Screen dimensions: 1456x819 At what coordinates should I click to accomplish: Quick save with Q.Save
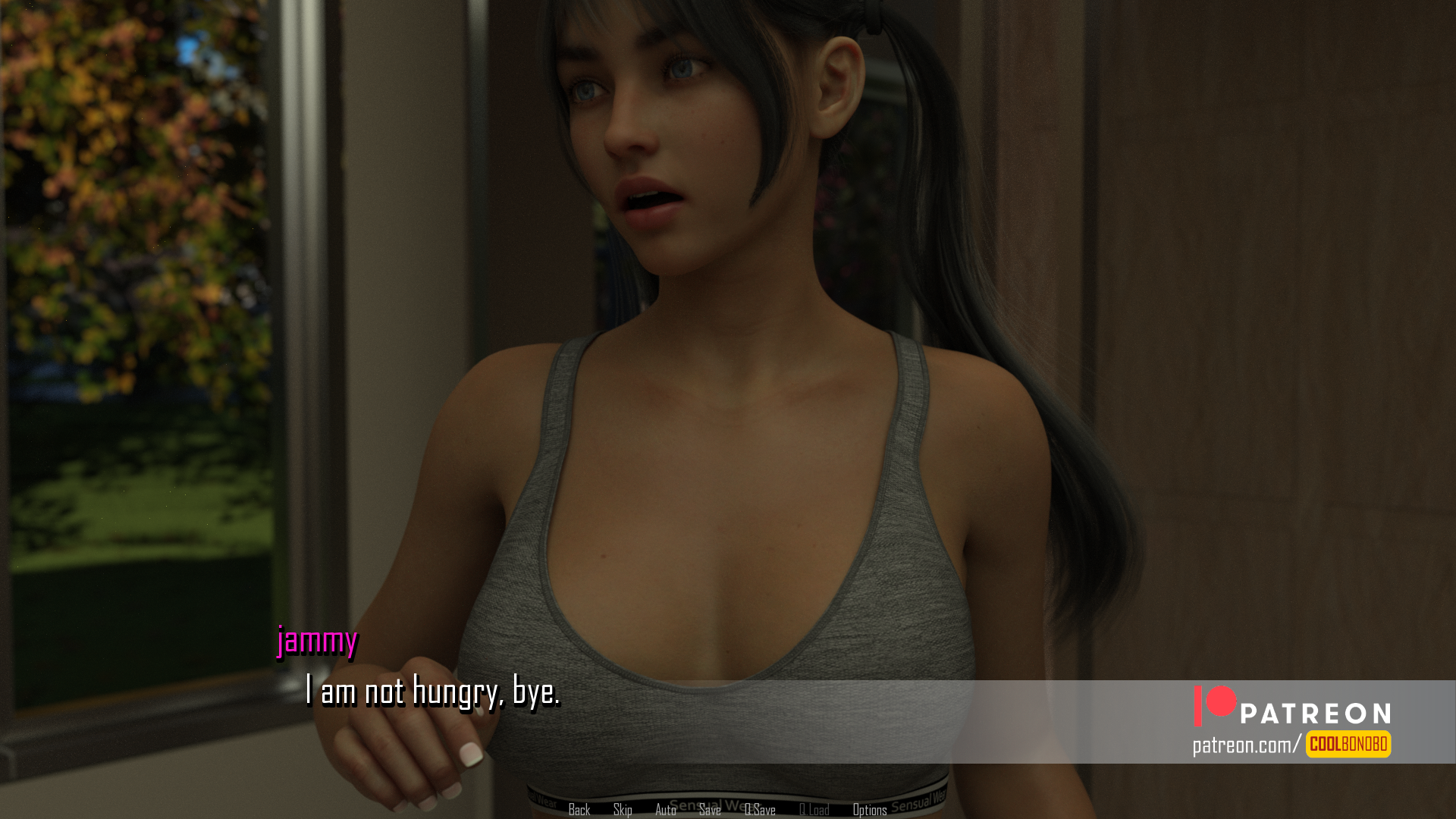(x=760, y=810)
